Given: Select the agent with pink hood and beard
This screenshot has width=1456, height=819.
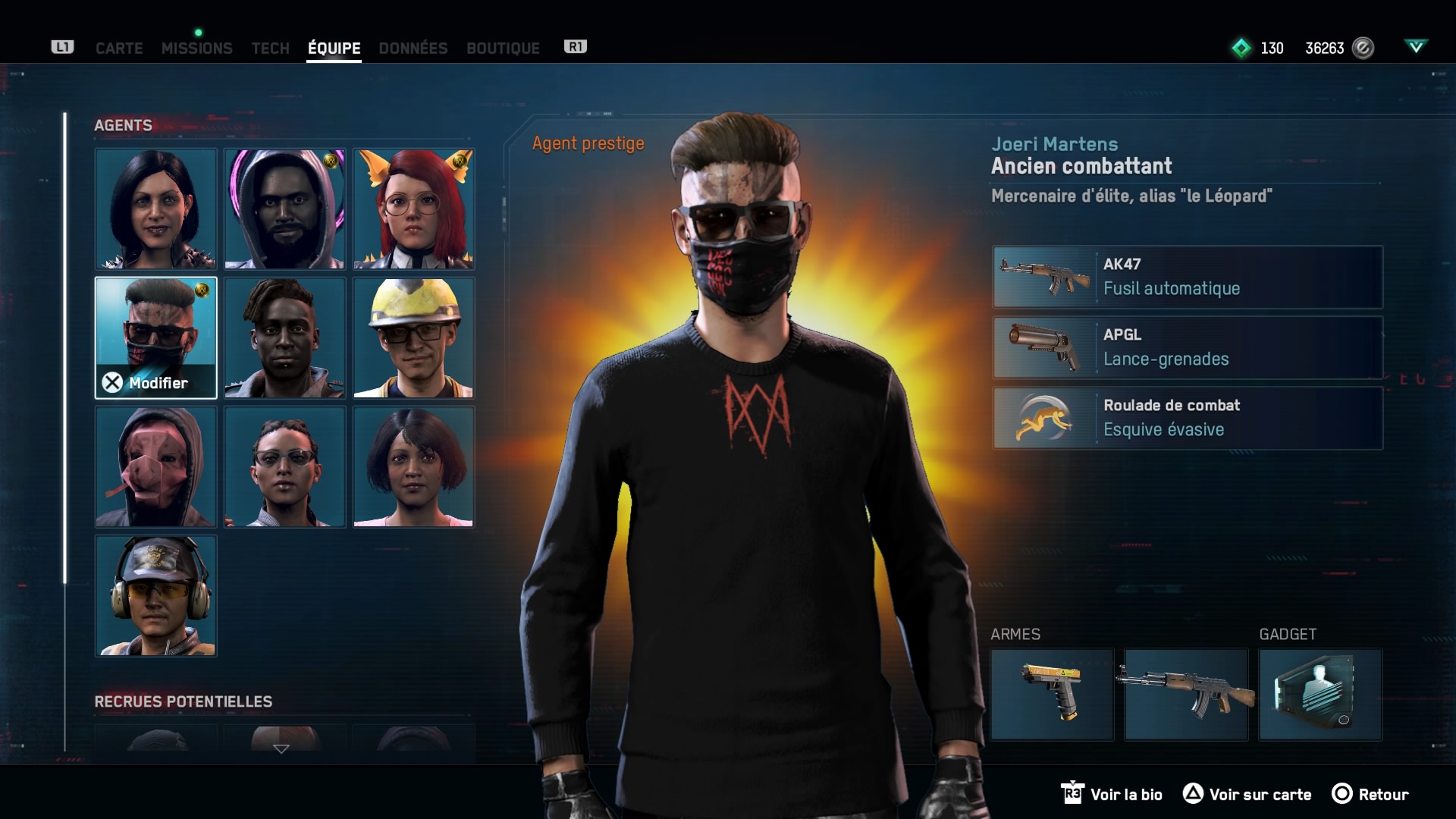Looking at the screenshot, I should [284, 209].
